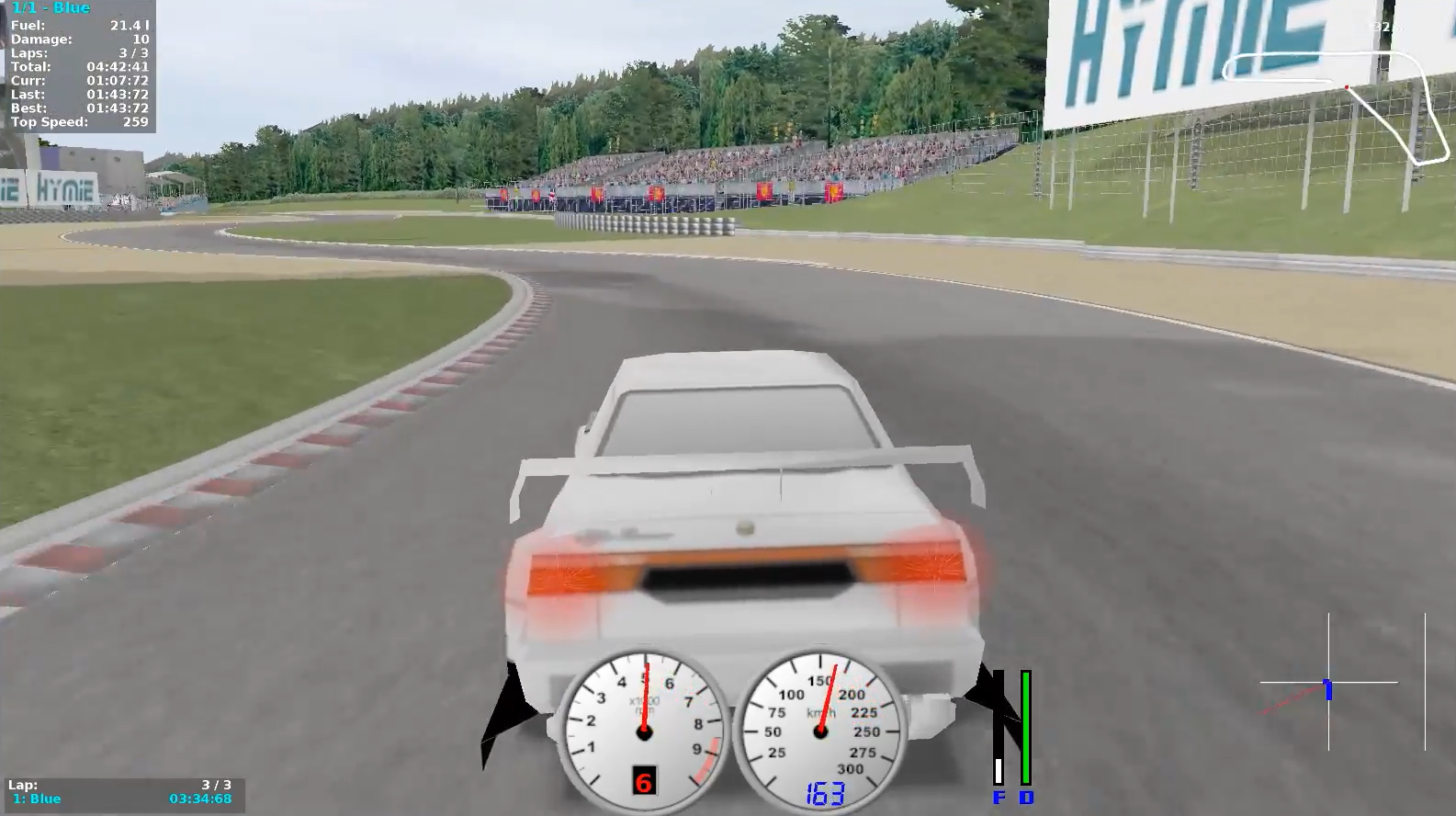This screenshot has width=1456, height=816.
Task: Select the Best lap time 01:43:72
Action: tap(119, 108)
